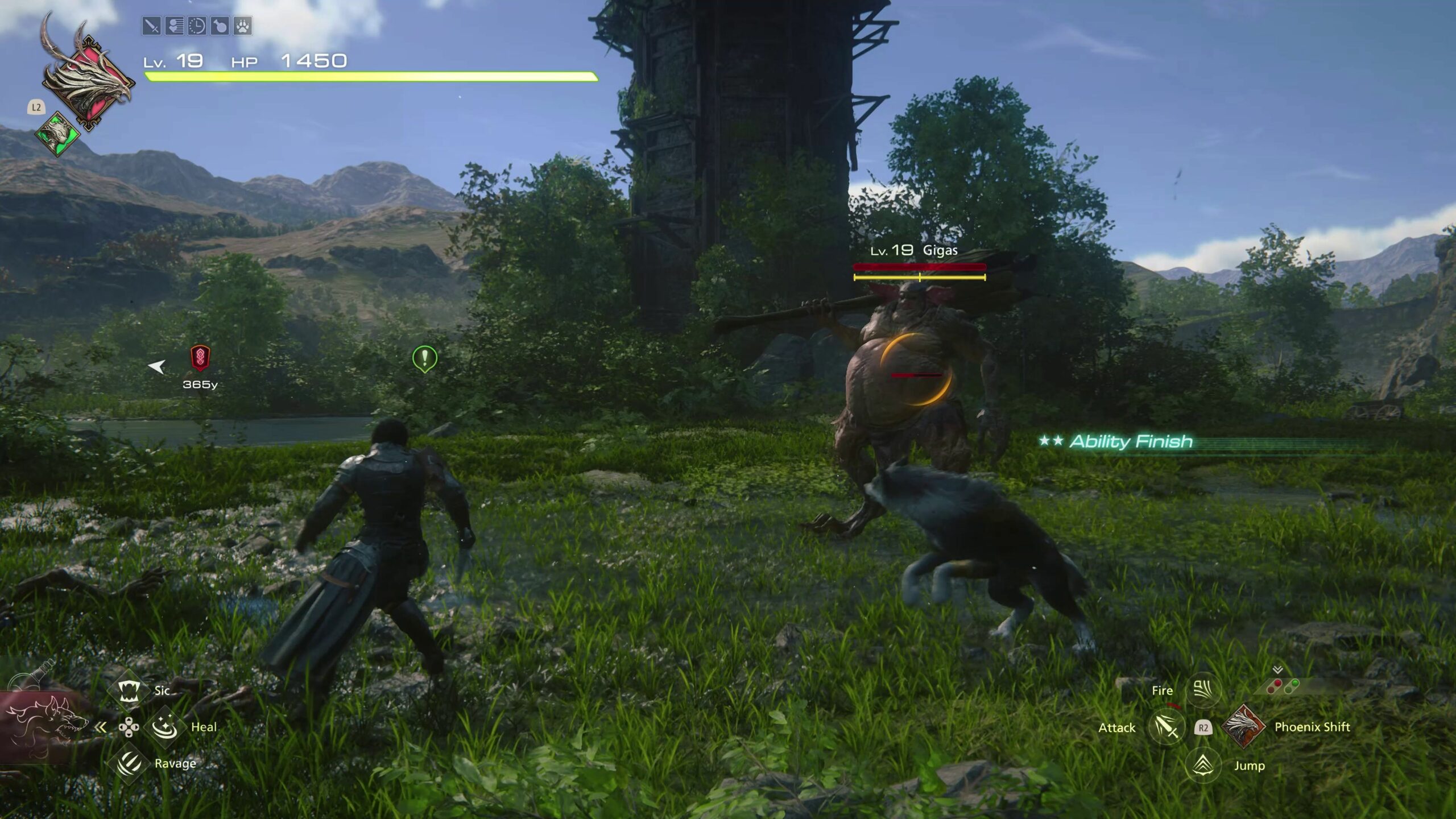This screenshot has width=1456, height=819.
Task: Cast the Fire magic ability
Action: click(x=1203, y=690)
